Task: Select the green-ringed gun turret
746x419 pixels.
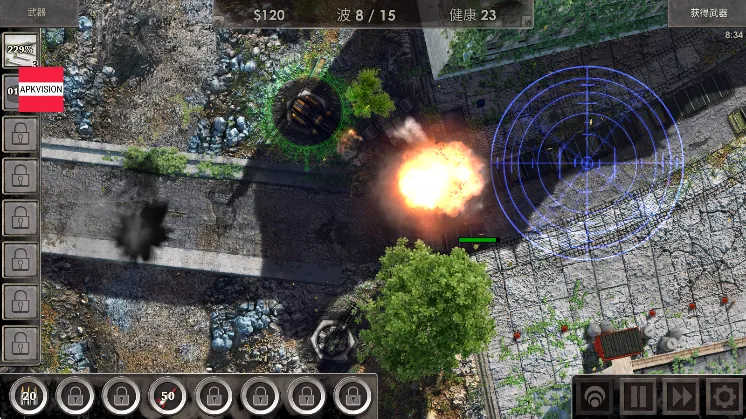Action: (306, 110)
